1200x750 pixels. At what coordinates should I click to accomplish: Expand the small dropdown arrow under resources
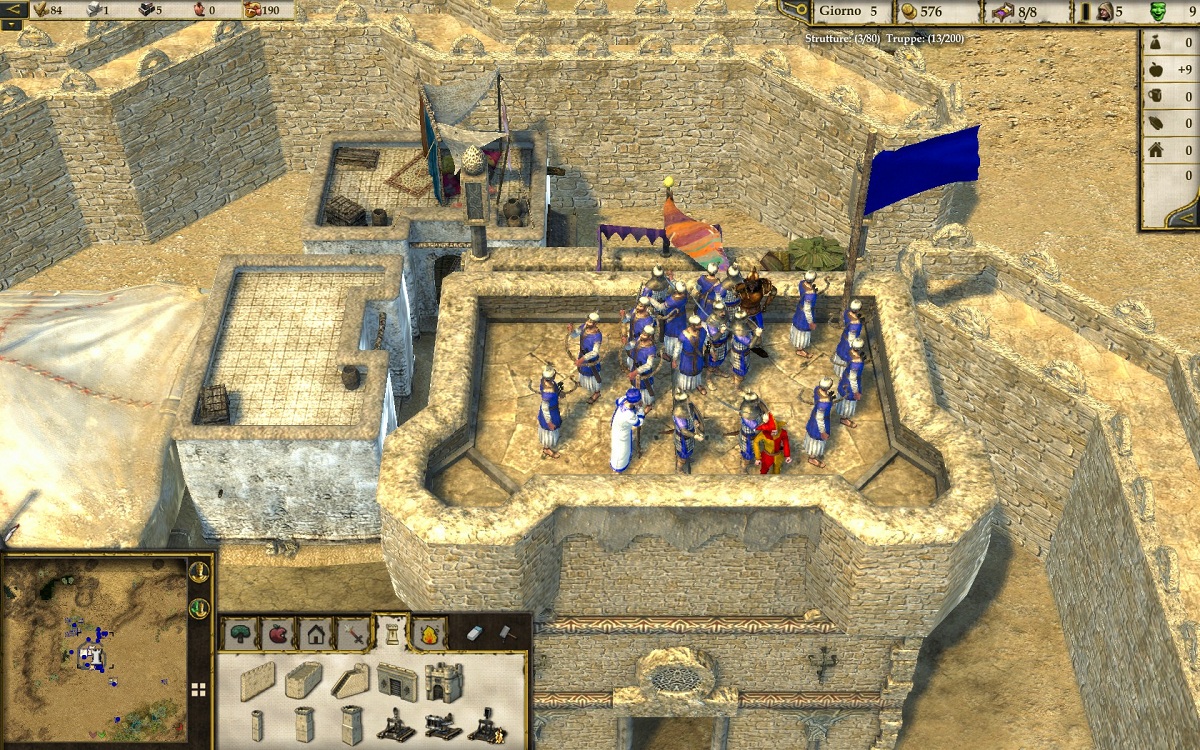[x=12, y=25]
